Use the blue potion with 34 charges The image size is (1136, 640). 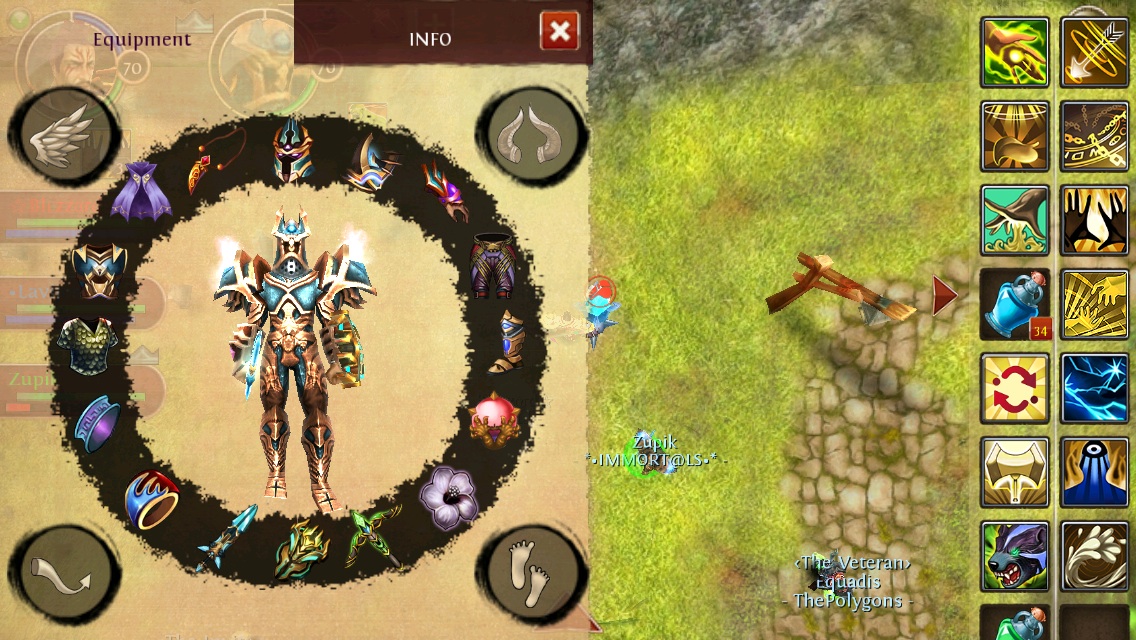coord(1015,304)
